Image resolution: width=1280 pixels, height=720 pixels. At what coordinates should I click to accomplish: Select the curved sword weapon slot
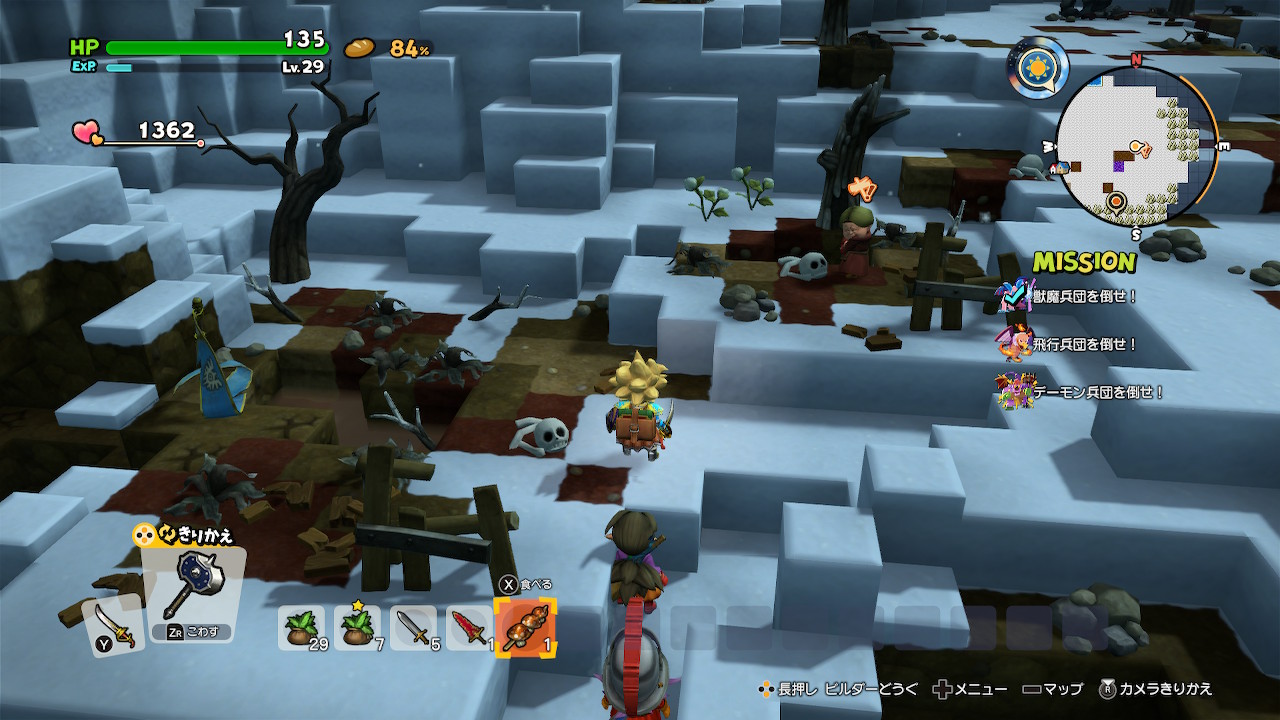[113, 626]
